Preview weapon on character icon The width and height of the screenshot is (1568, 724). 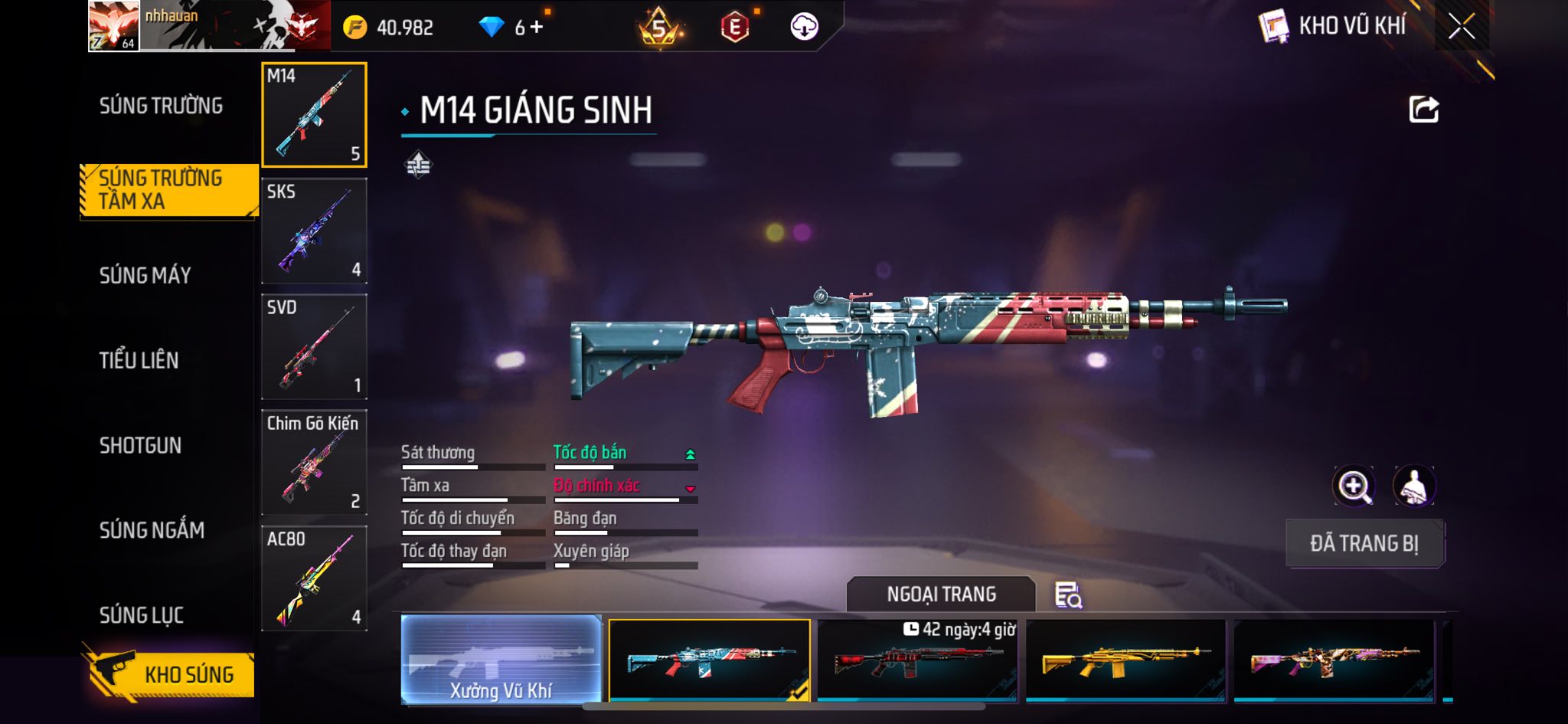click(1413, 486)
